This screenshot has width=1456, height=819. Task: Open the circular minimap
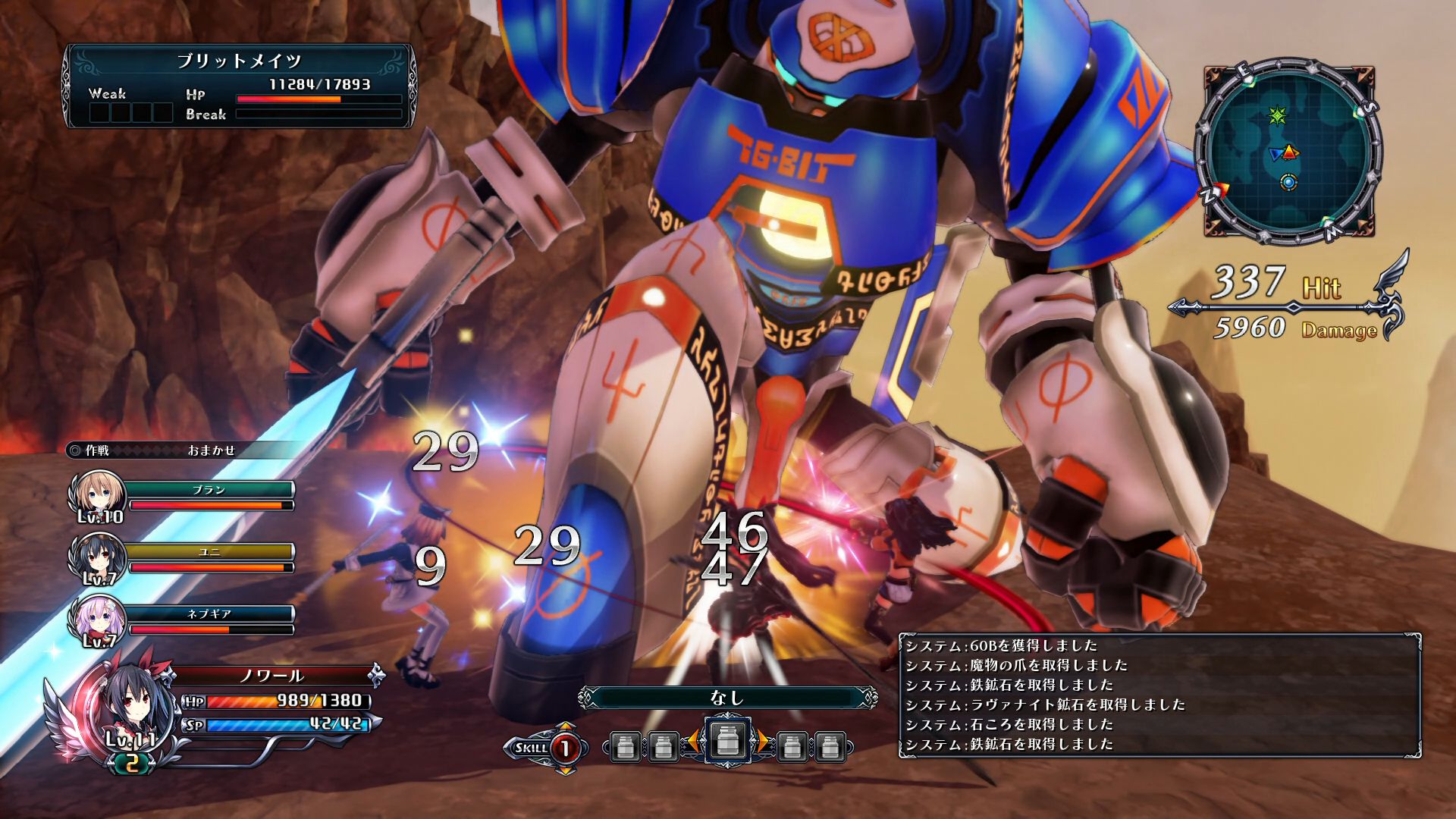pos(1288,152)
